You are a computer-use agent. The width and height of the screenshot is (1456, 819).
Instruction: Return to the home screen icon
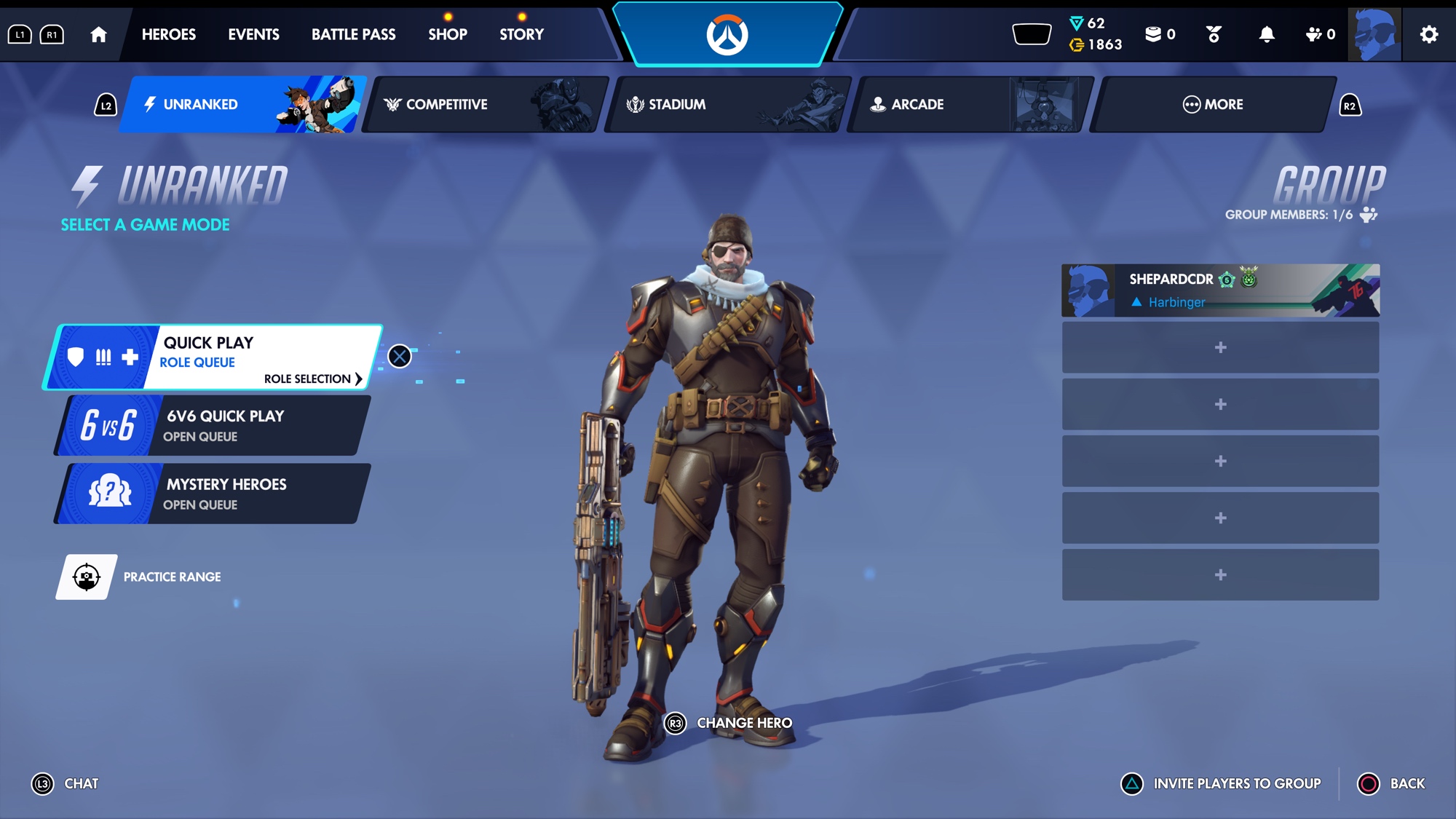98,34
